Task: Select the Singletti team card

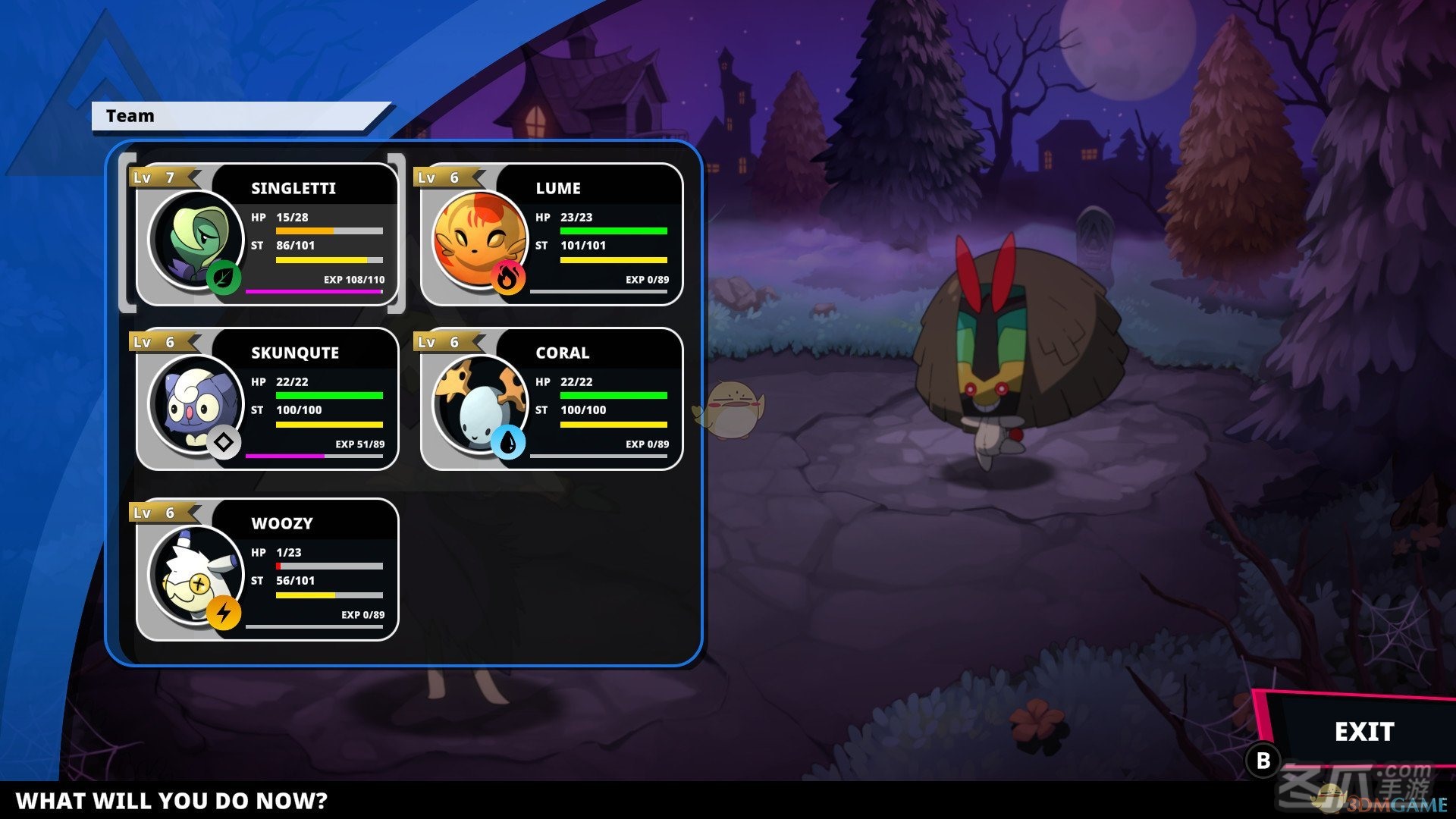Action: [x=267, y=235]
